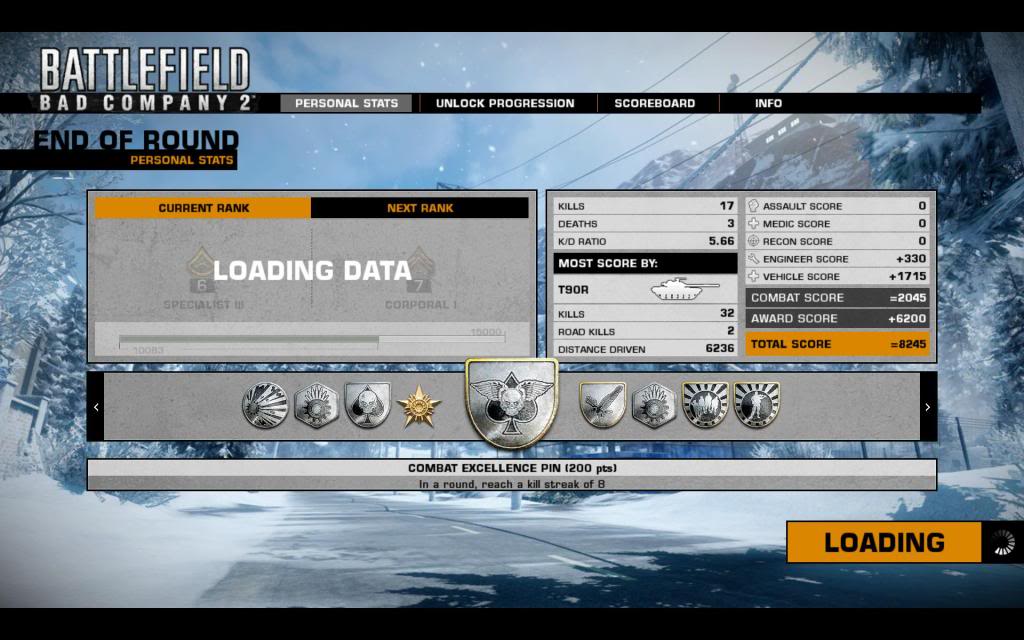Open the Info tab

coord(769,103)
